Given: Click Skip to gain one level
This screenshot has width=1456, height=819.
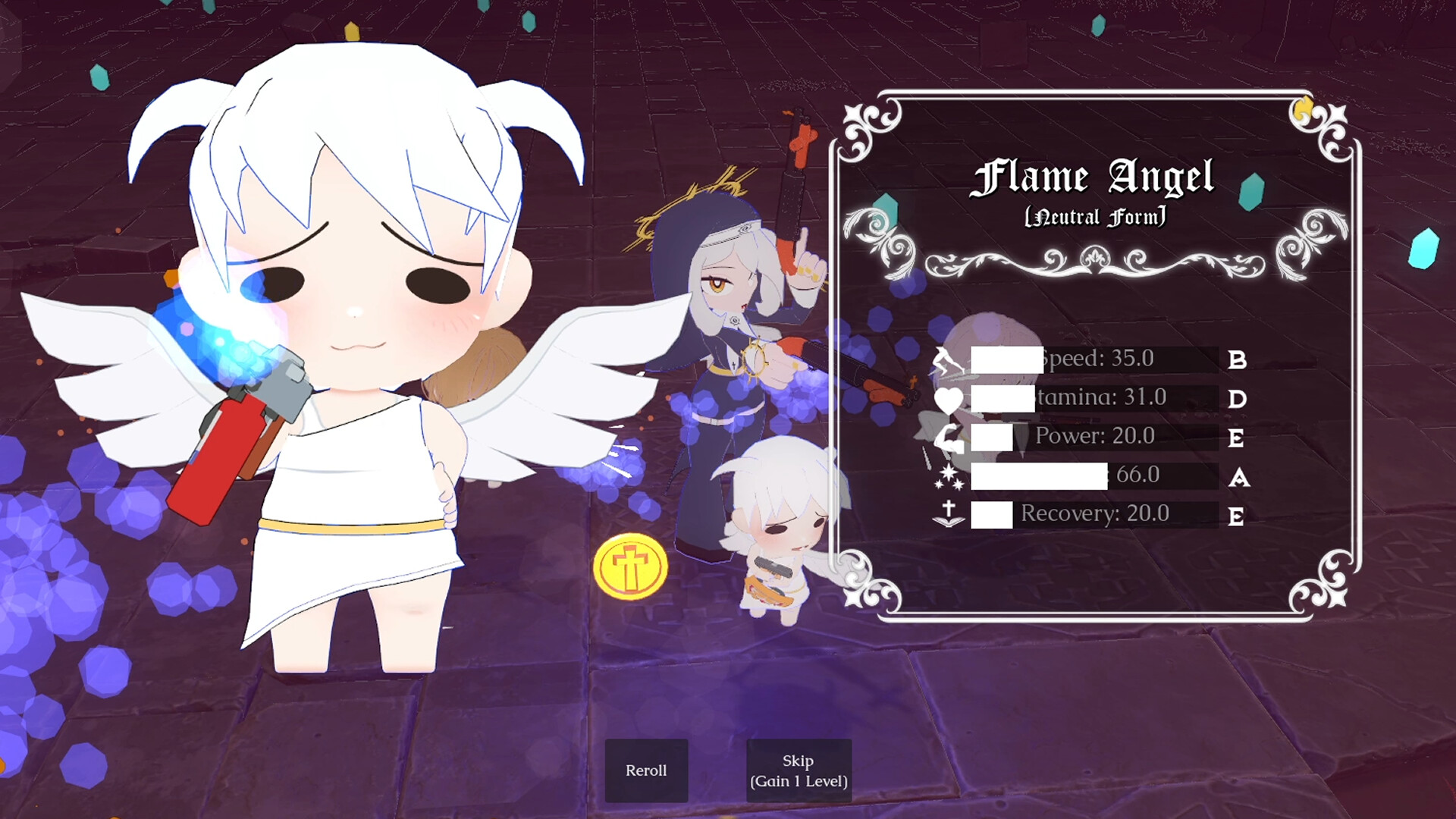Looking at the screenshot, I should (x=798, y=770).
